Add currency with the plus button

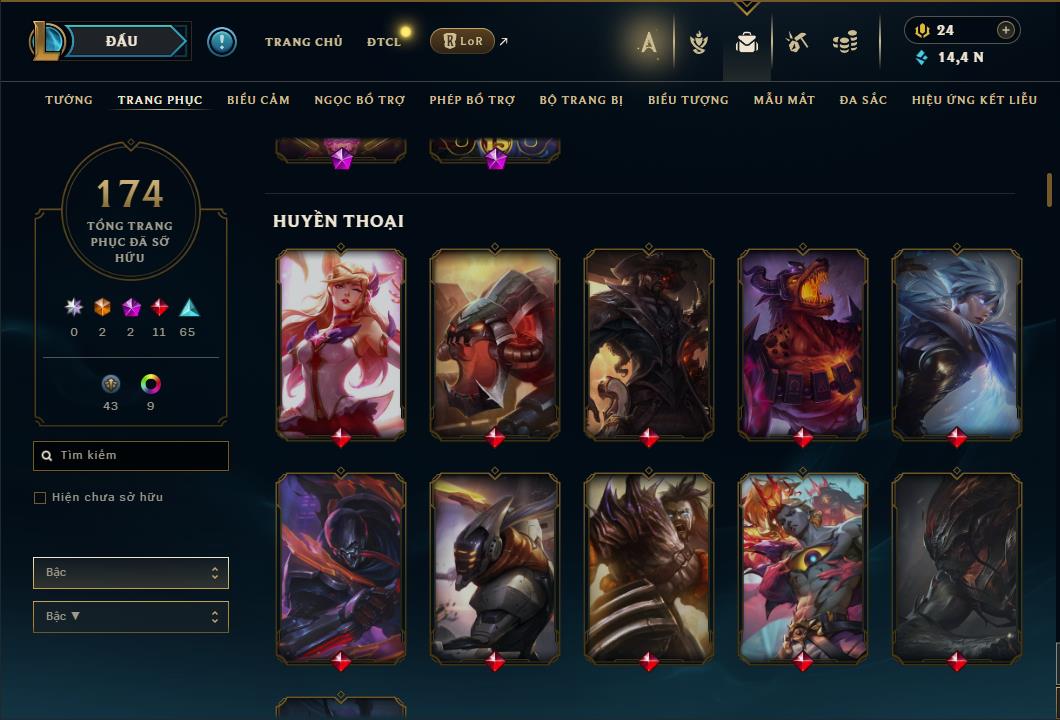coord(1006,30)
